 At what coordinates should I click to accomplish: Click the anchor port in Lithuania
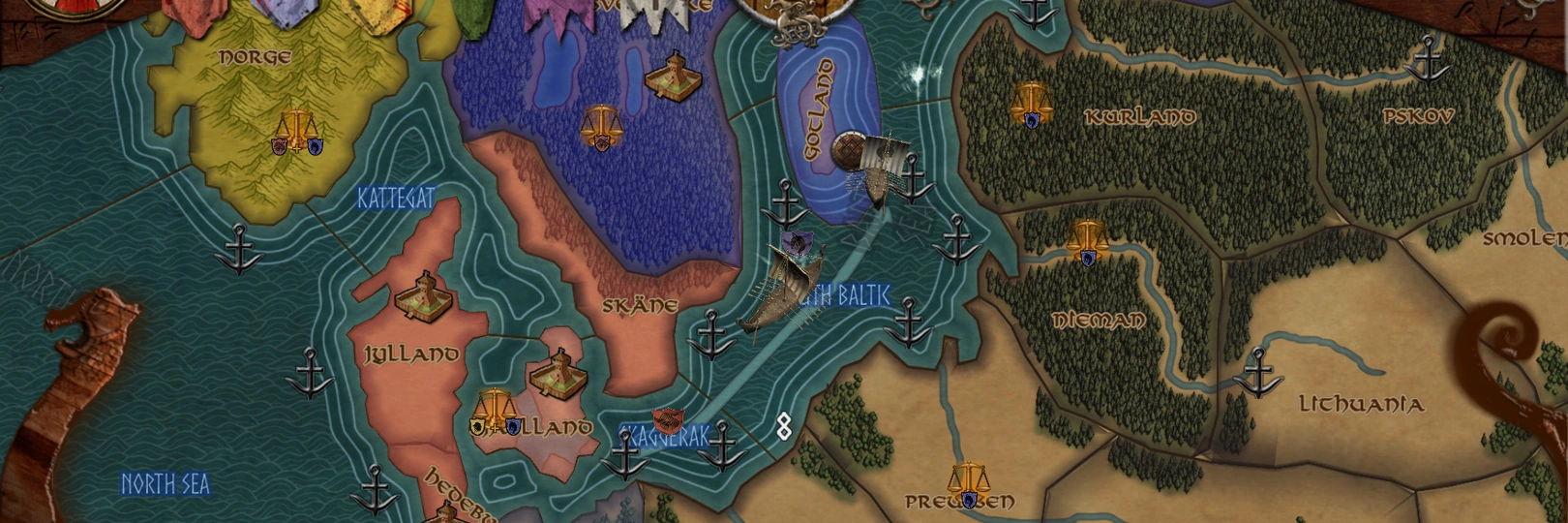(x=1257, y=373)
